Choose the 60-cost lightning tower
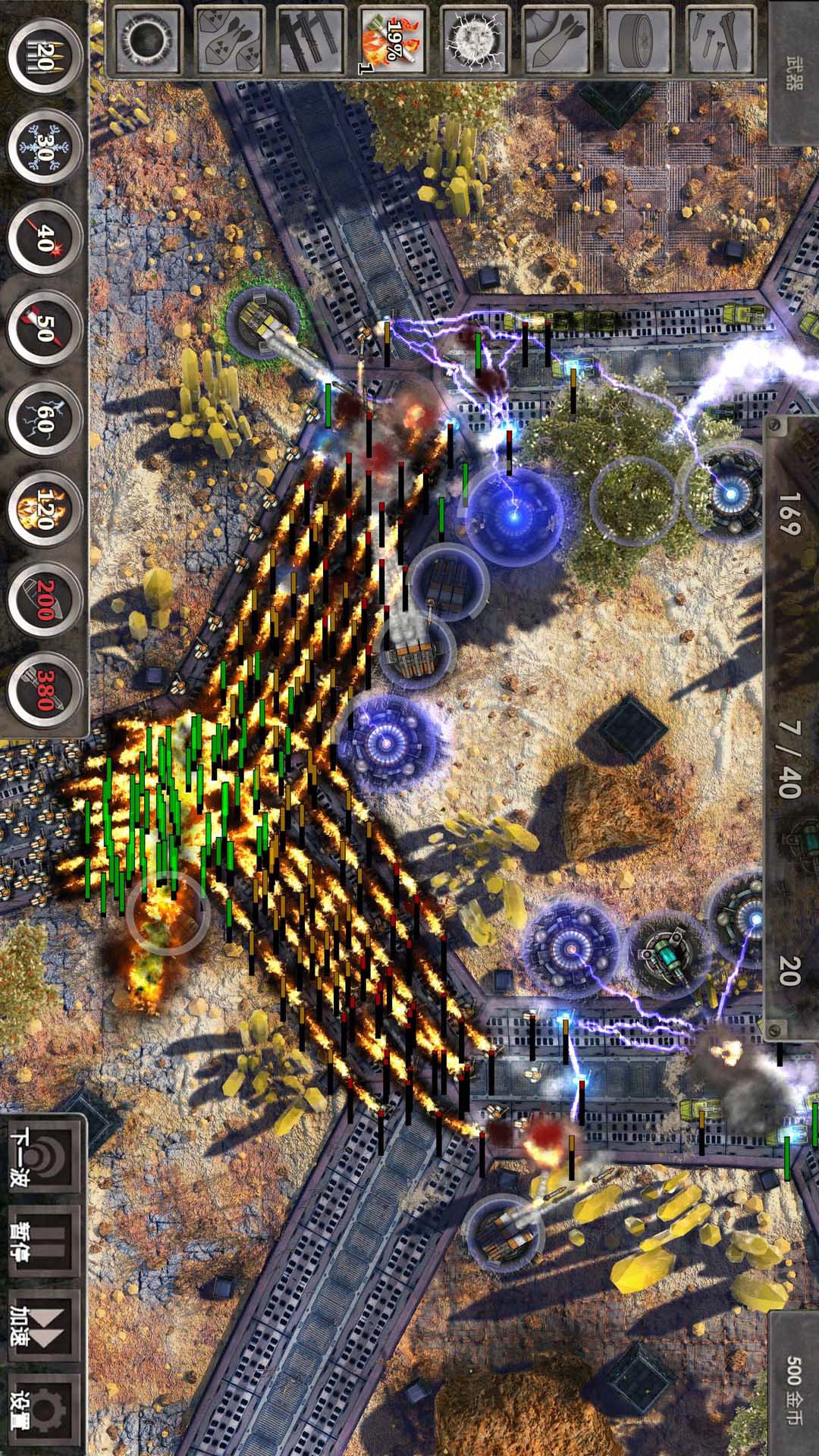Viewport: 819px width, 1456px height. pyautogui.click(x=44, y=419)
